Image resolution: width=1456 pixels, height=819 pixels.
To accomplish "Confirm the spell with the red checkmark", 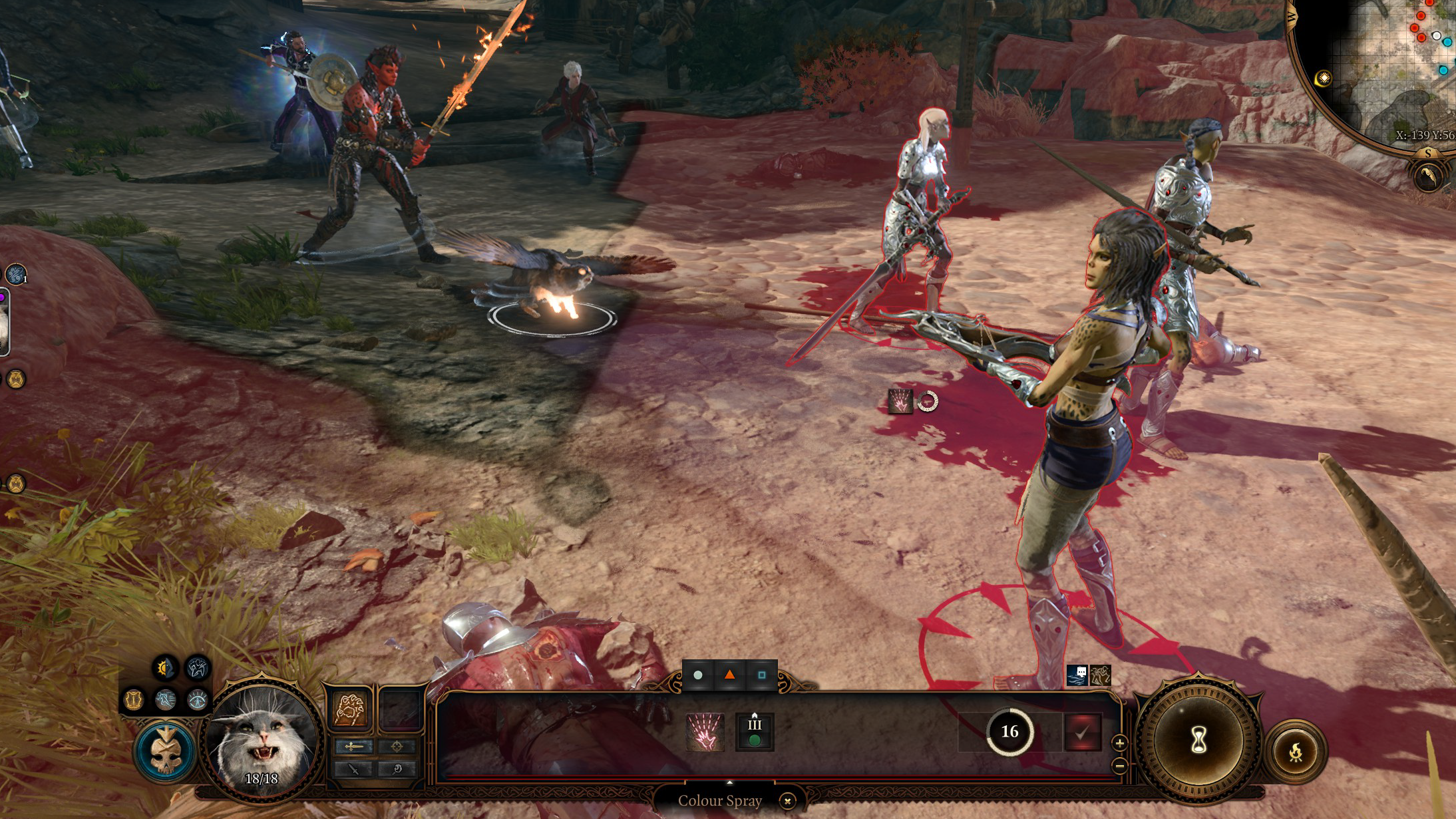I will pos(1082,732).
